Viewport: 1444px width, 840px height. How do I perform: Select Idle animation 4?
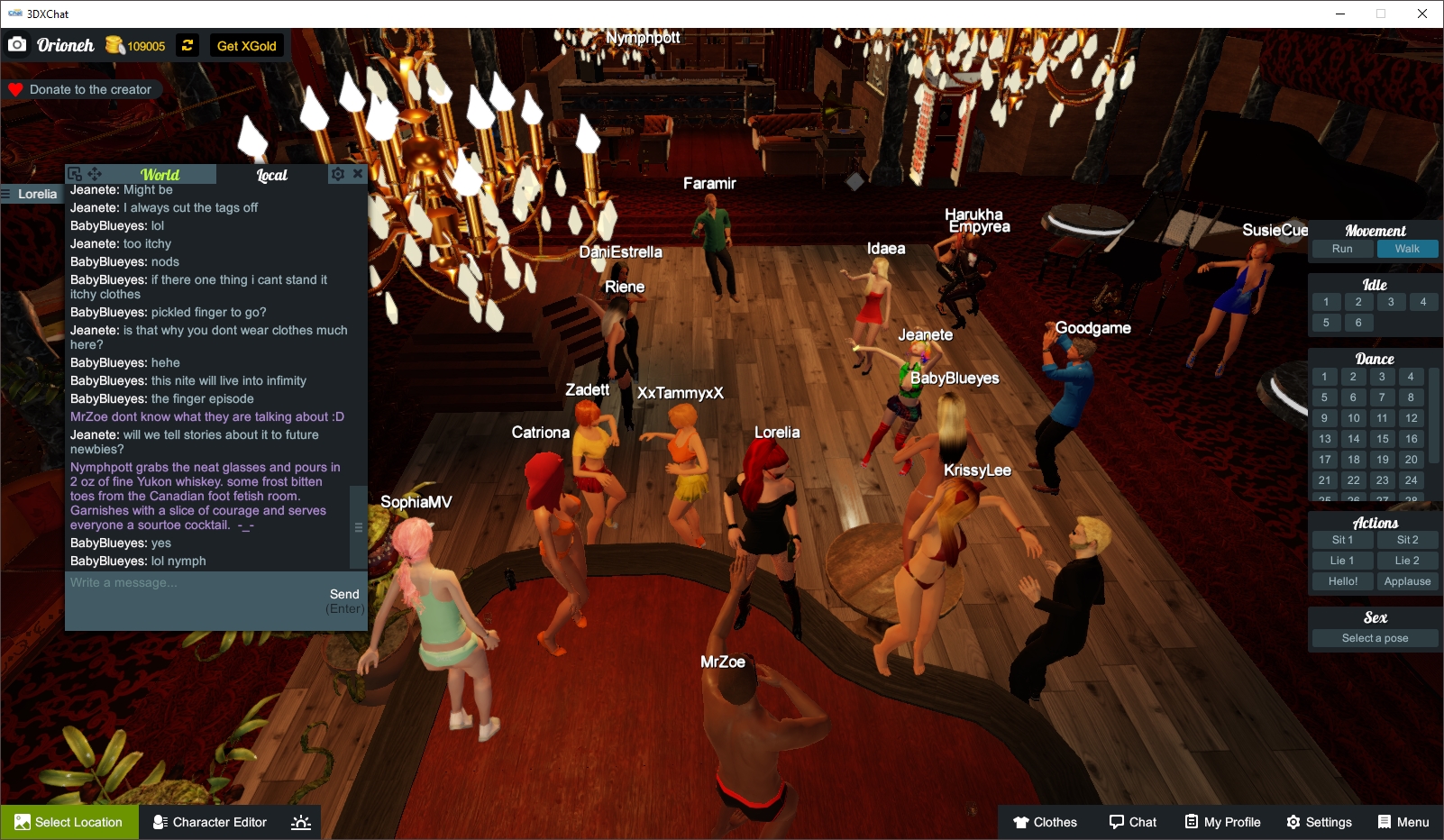tap(1424, 301)
